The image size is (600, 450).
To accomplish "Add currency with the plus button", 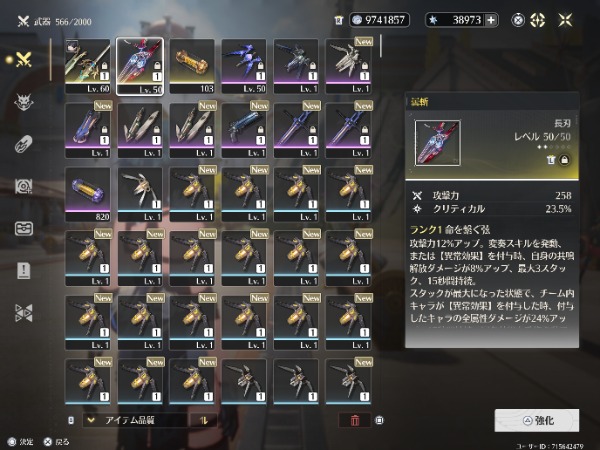I will [x=491, y=20].
